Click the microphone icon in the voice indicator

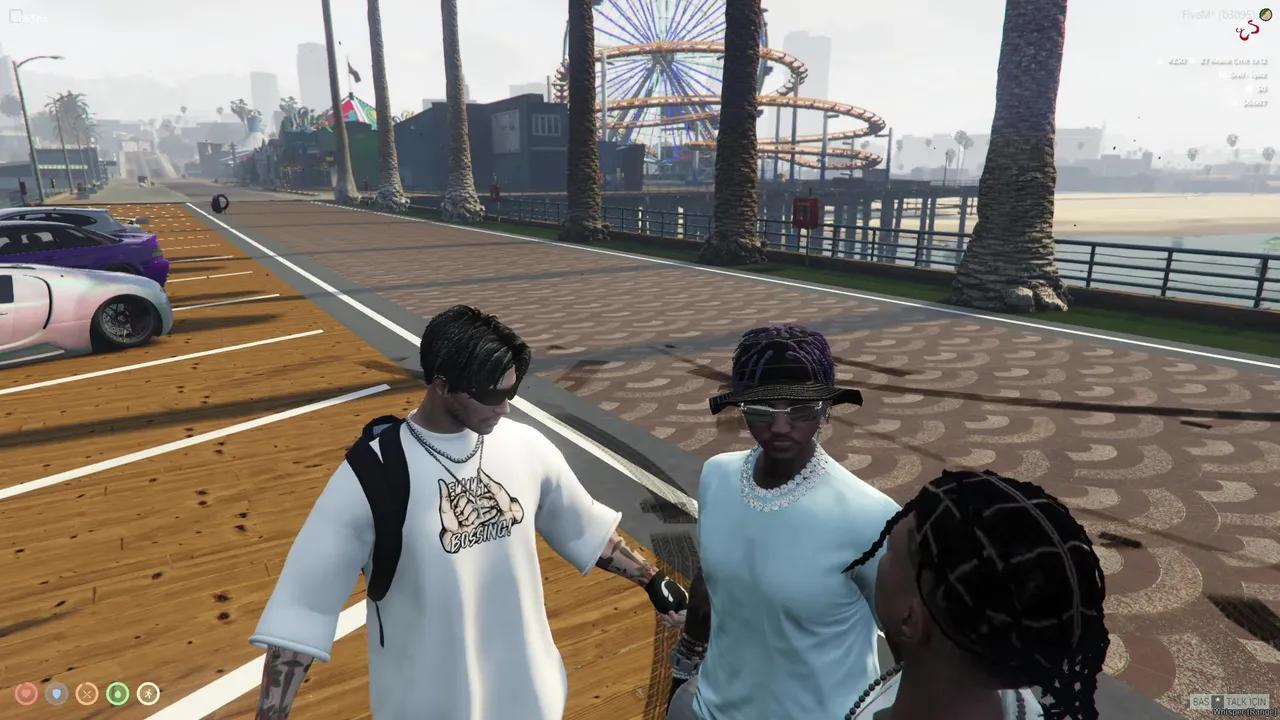coord(1217,700)
